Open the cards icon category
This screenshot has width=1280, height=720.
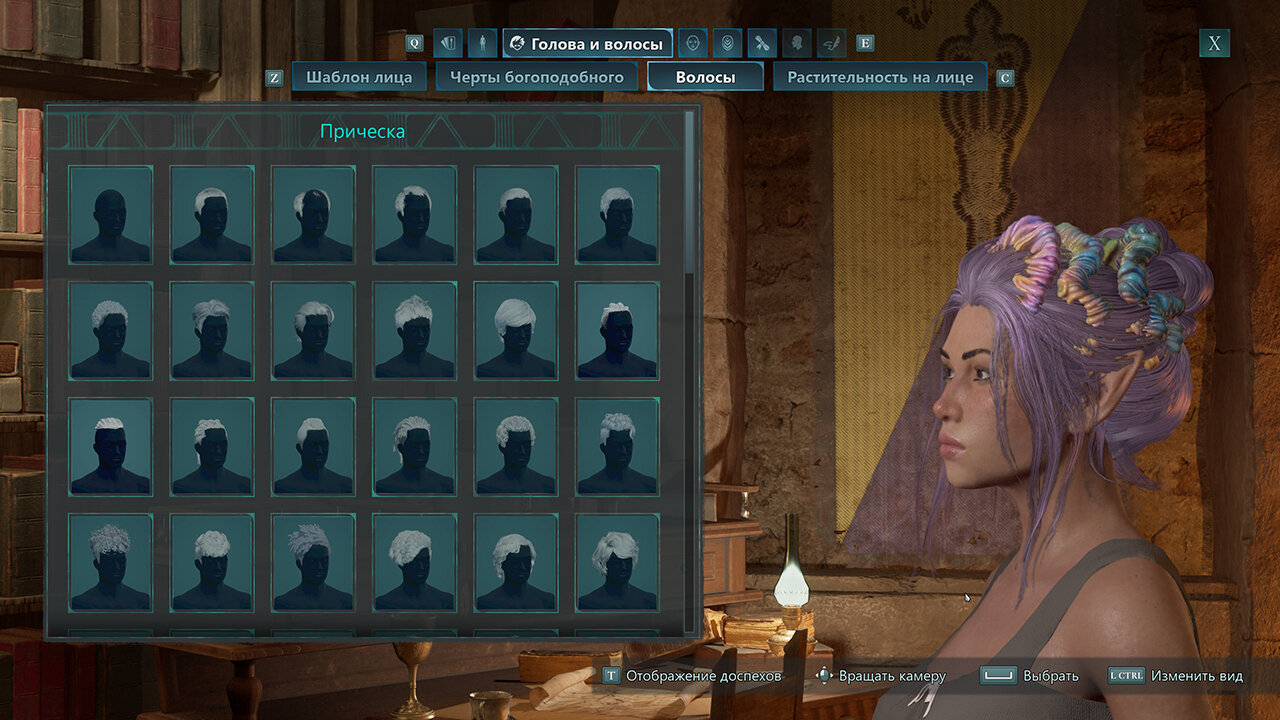[x=449, y=43]
